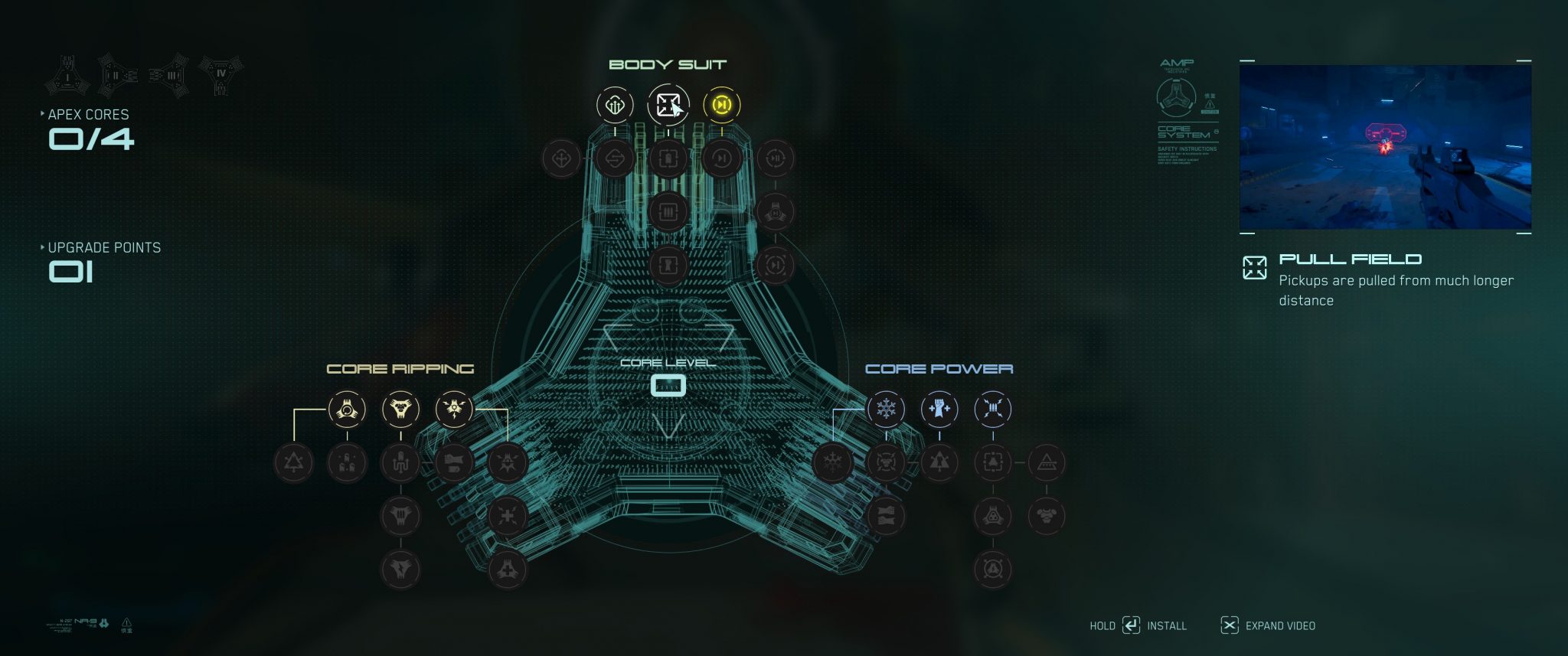This screenshot has height=656, width=1568.
Task: Choose the locked chest armor upgrade node
Action: coord(1047,516)
